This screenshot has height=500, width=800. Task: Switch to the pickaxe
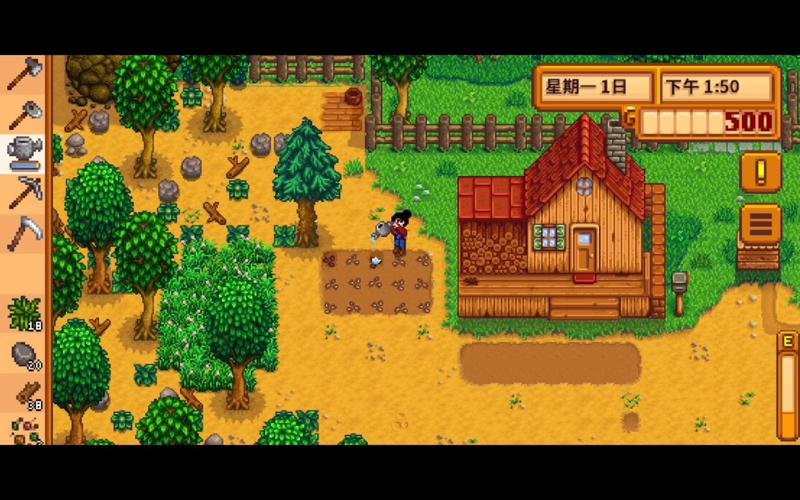23,192
